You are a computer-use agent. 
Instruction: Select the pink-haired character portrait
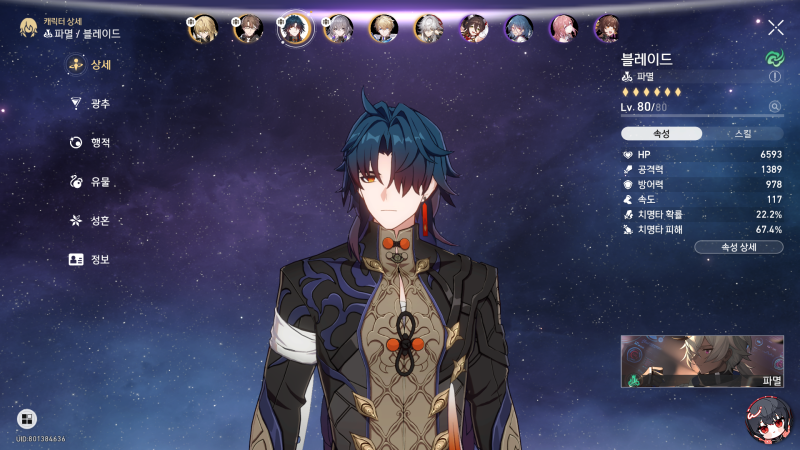tap(563, 28)
